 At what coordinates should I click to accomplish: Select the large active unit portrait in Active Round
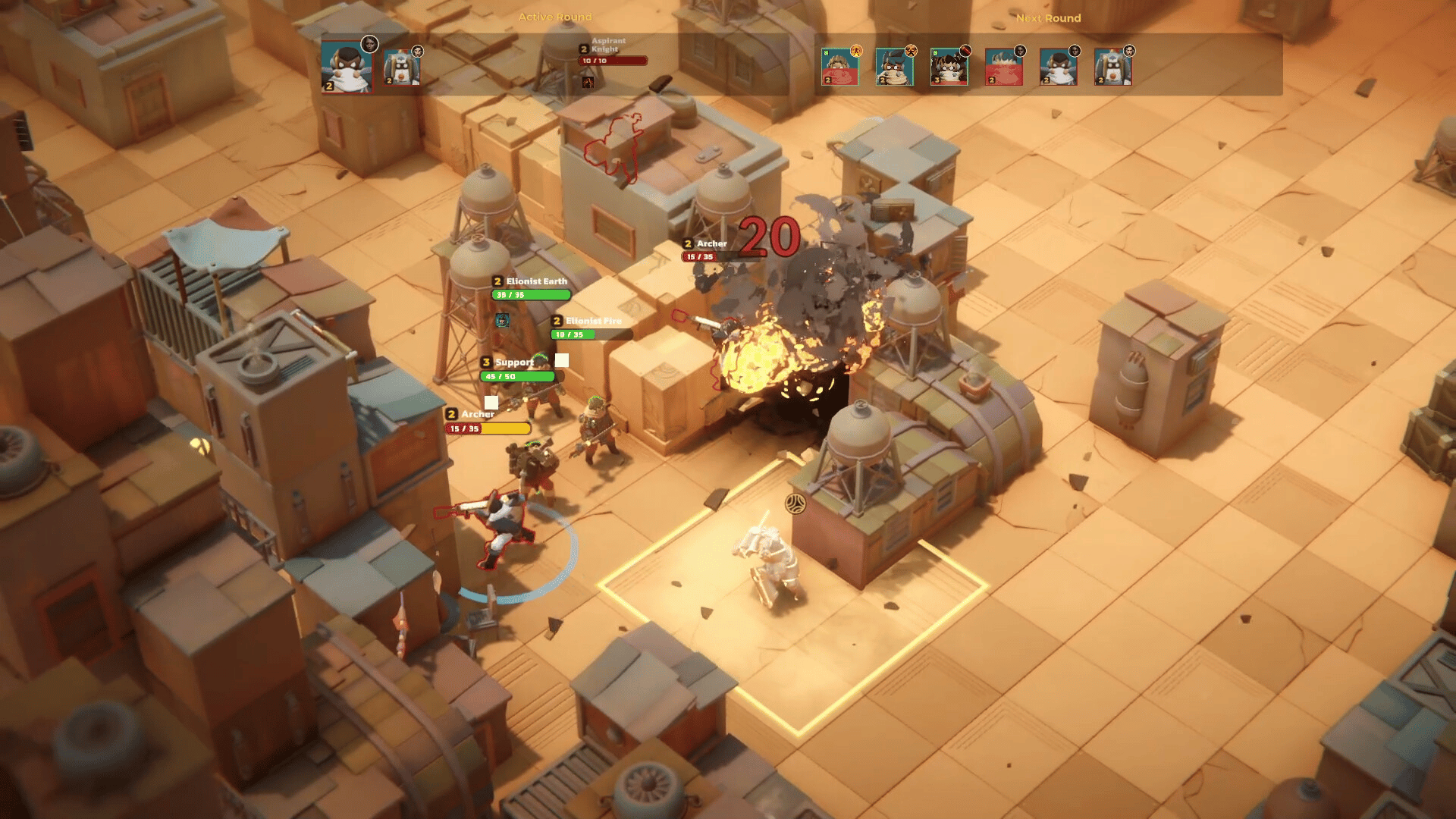click(x=346, y=67)
